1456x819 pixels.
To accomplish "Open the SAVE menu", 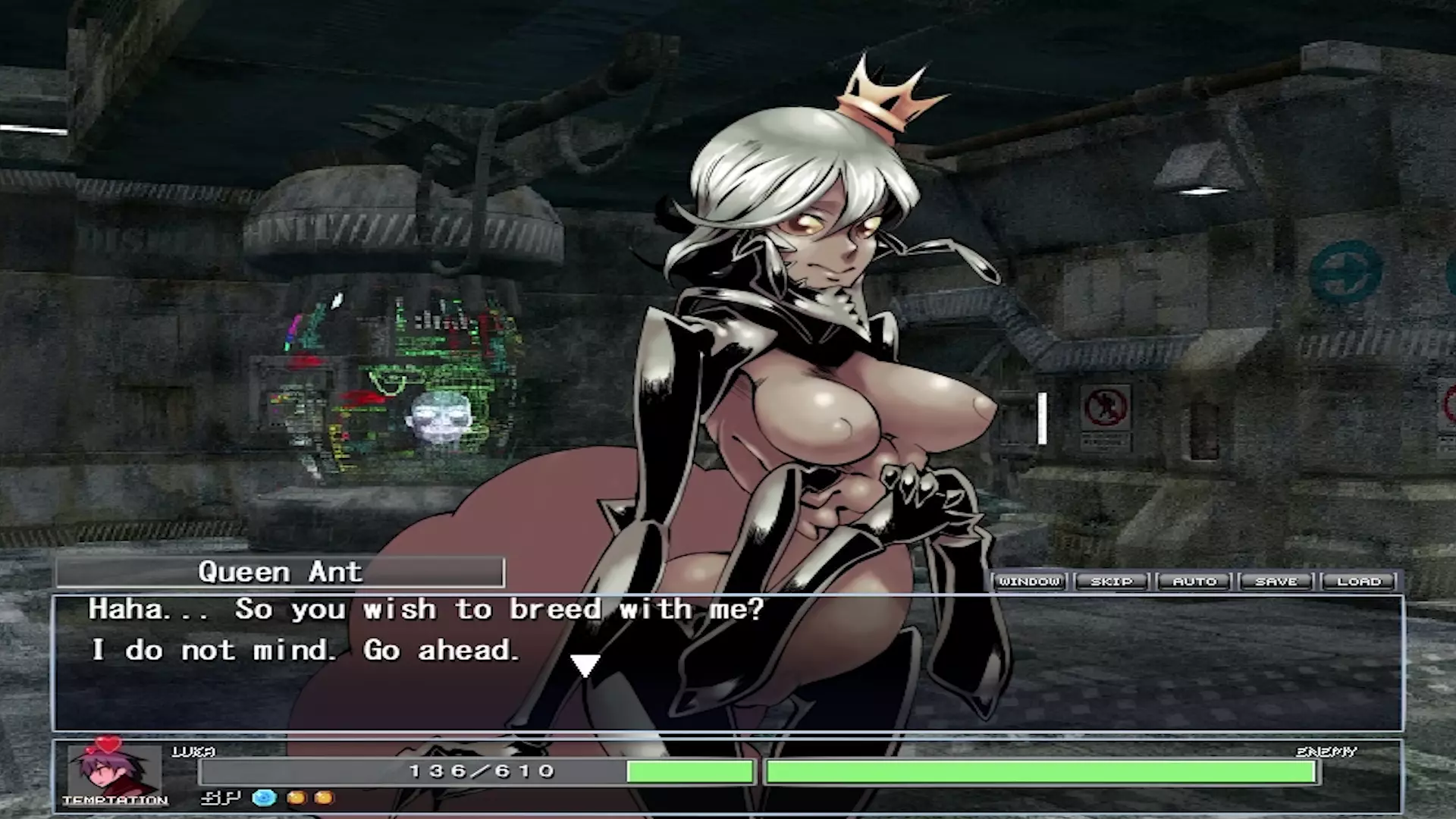I will [x=1276, y=582].
